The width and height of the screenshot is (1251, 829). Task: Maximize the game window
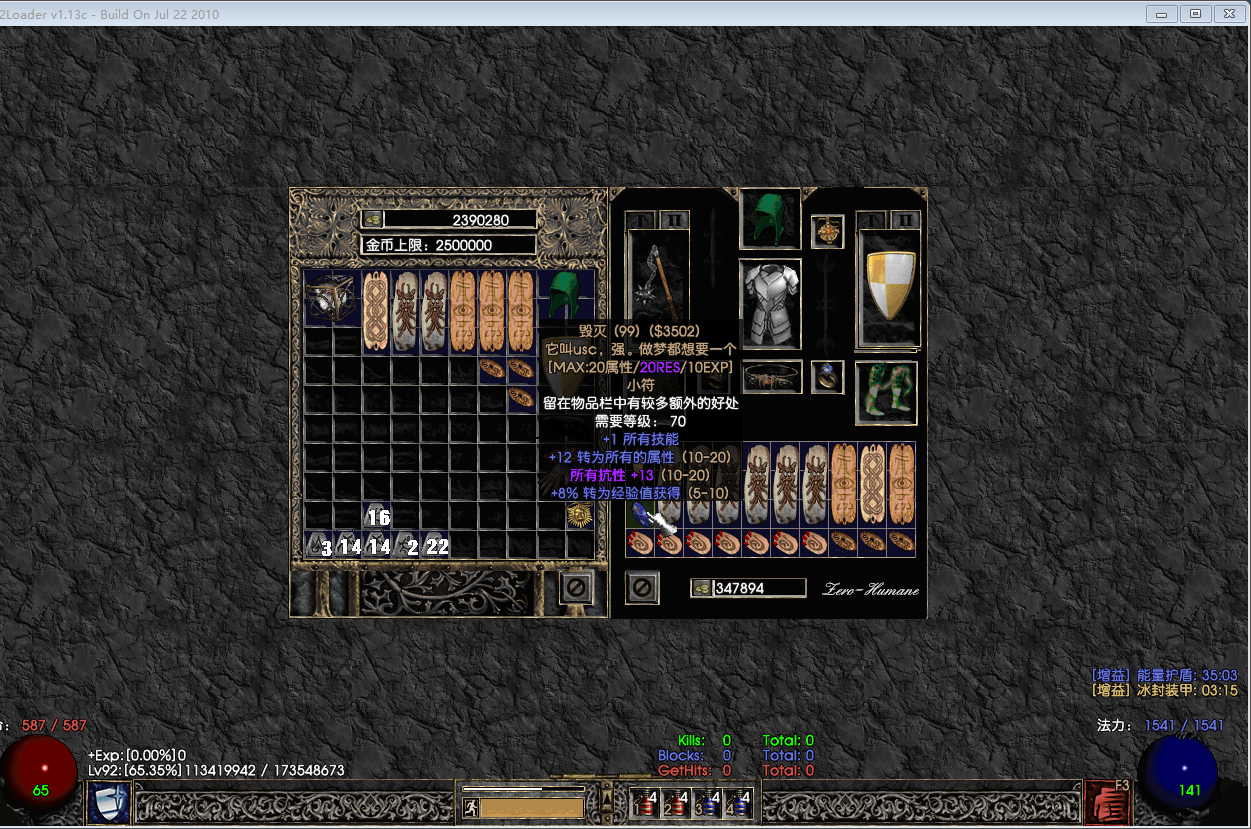click(x=1194, y=14)
